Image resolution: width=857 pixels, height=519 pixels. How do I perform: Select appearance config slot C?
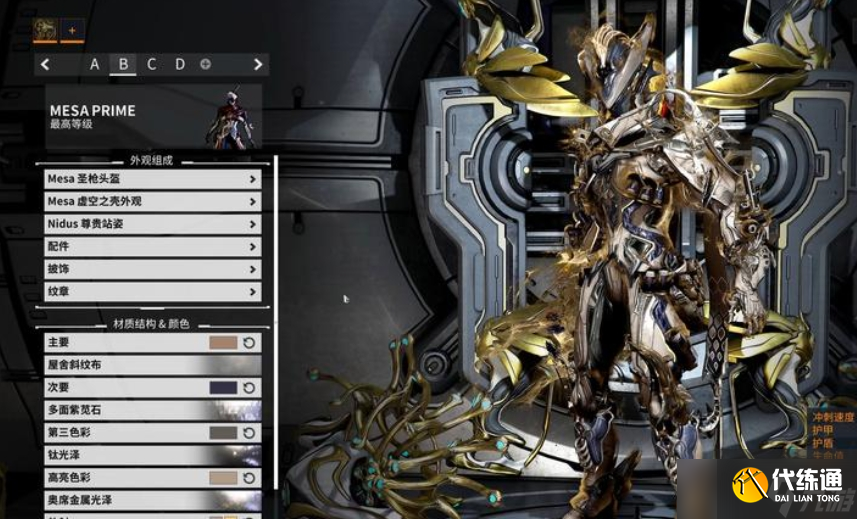151,64
